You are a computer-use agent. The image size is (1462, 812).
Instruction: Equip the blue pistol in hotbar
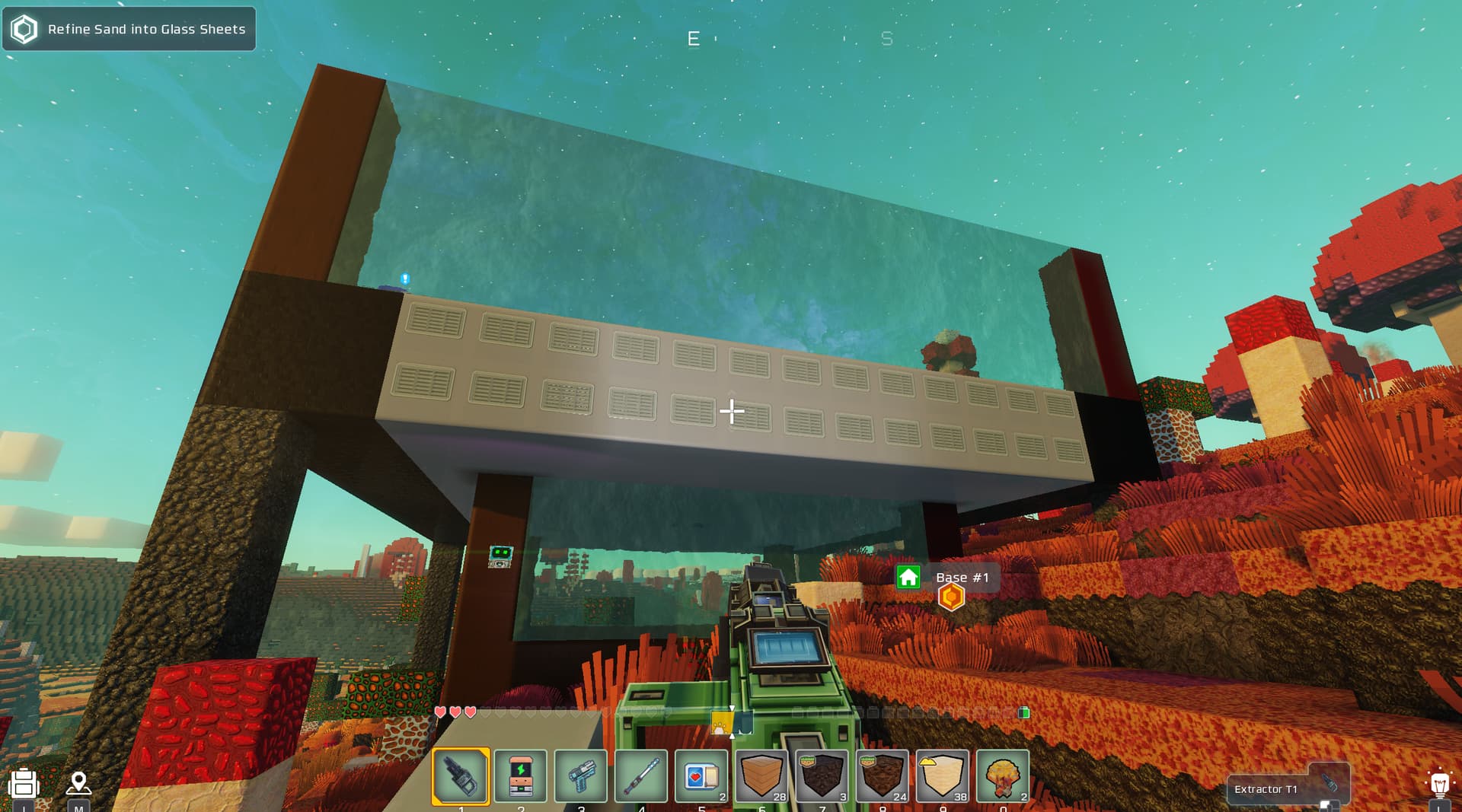(x=581, y=776)
